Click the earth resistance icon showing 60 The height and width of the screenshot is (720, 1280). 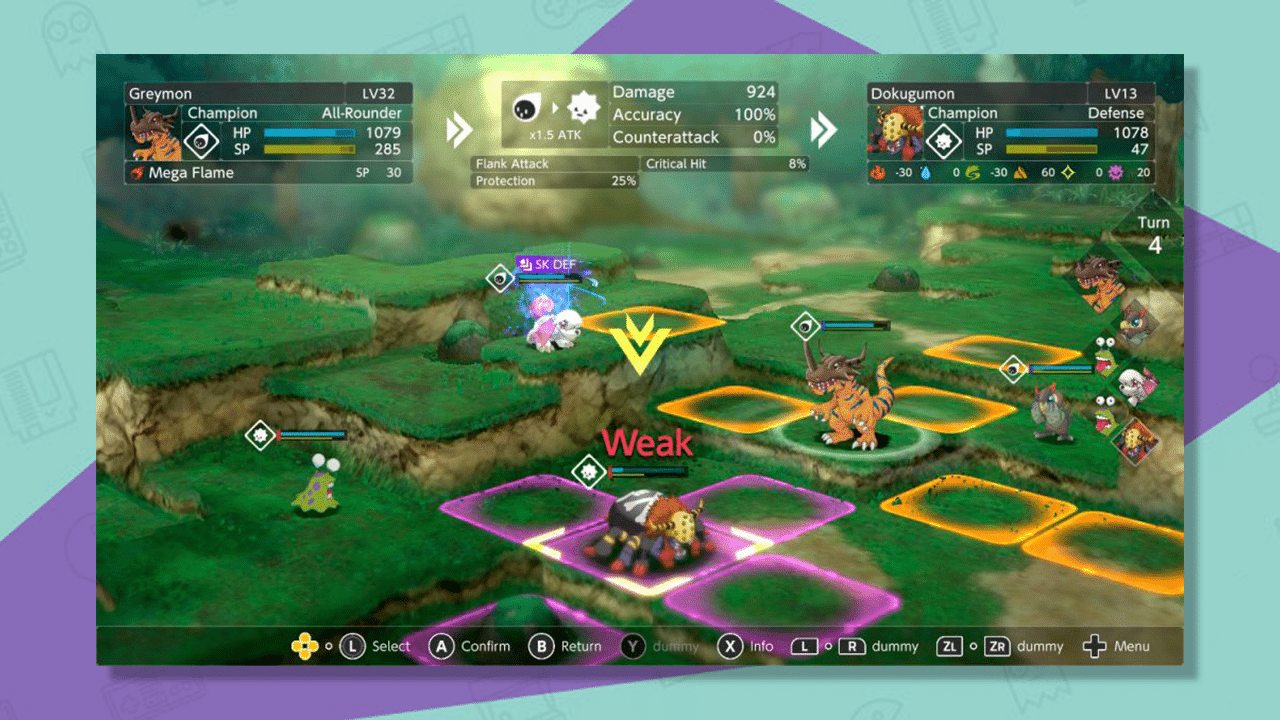pos(1019,172)
